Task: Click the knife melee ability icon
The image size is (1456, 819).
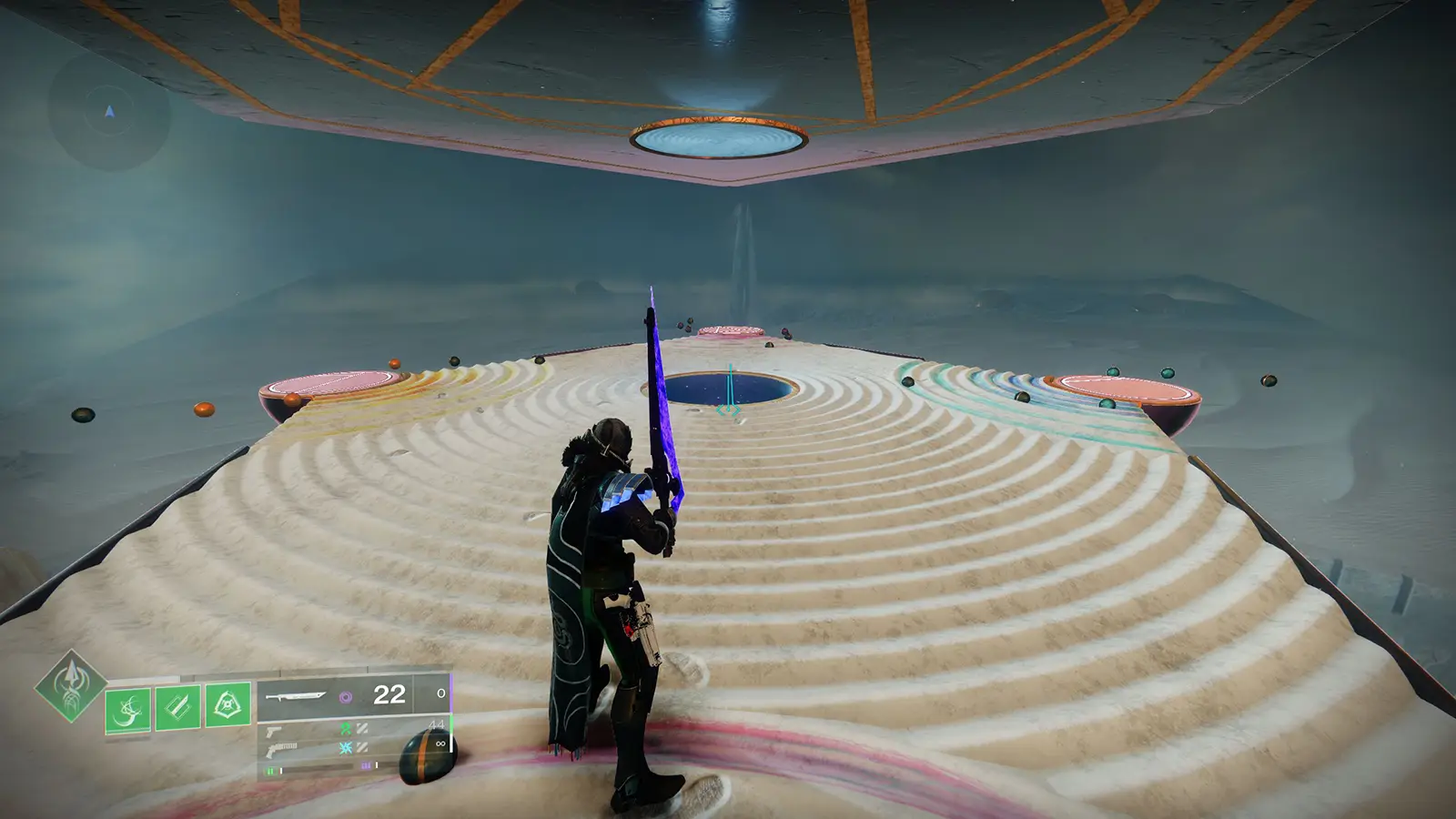Action: pyautogui.click(x=177, y=708)
